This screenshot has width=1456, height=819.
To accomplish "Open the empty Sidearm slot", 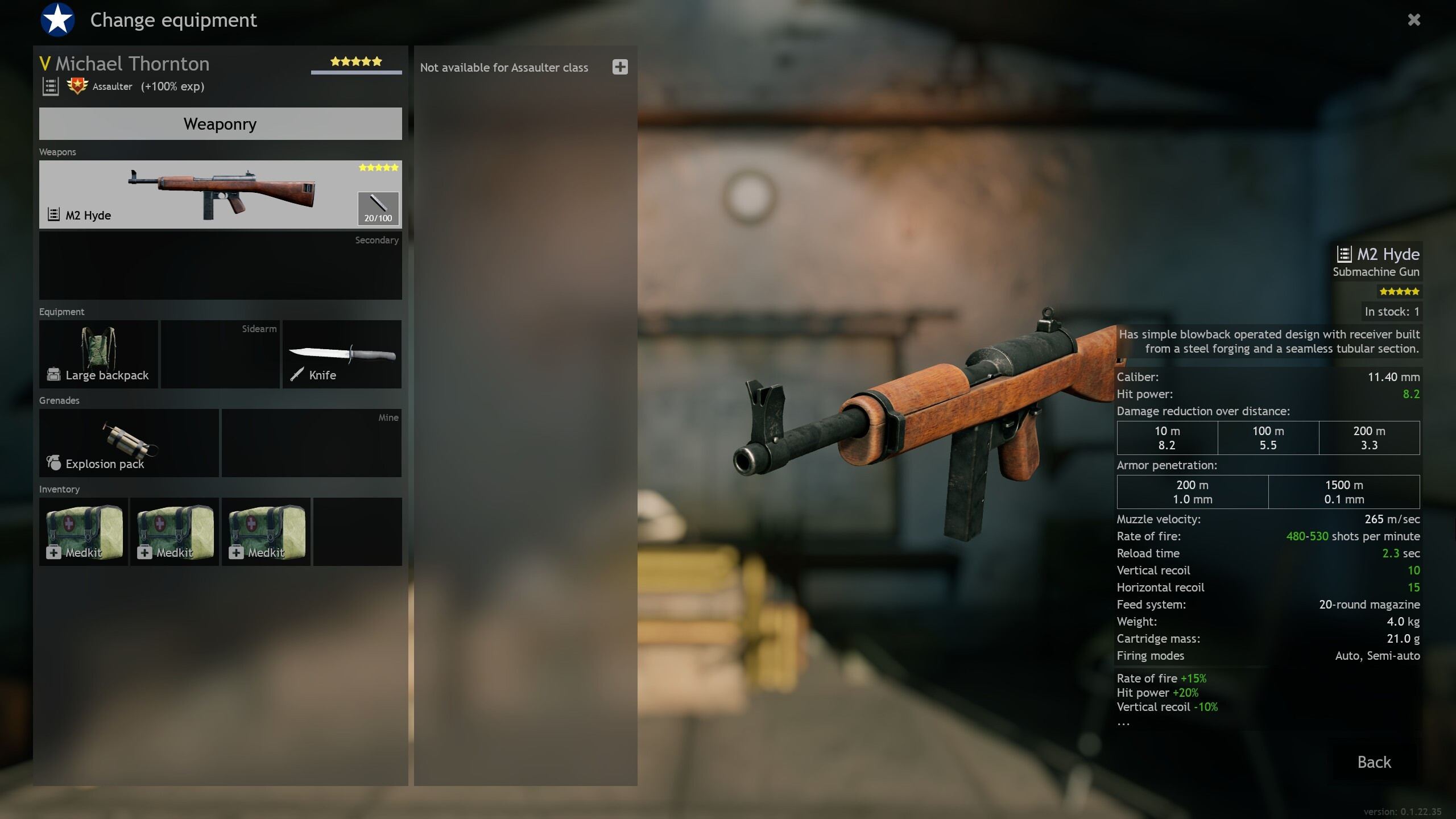I will (220, 354).
